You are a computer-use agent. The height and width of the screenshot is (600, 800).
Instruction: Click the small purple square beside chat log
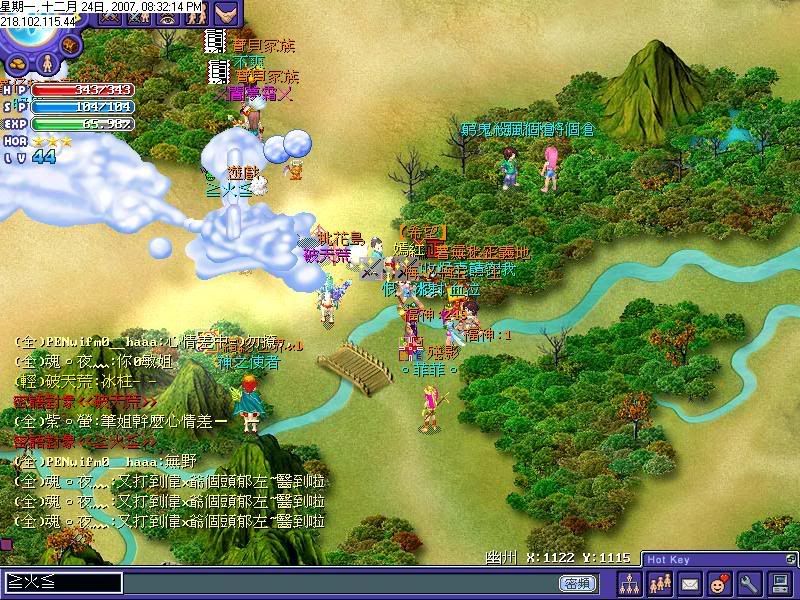pos(5,543)
